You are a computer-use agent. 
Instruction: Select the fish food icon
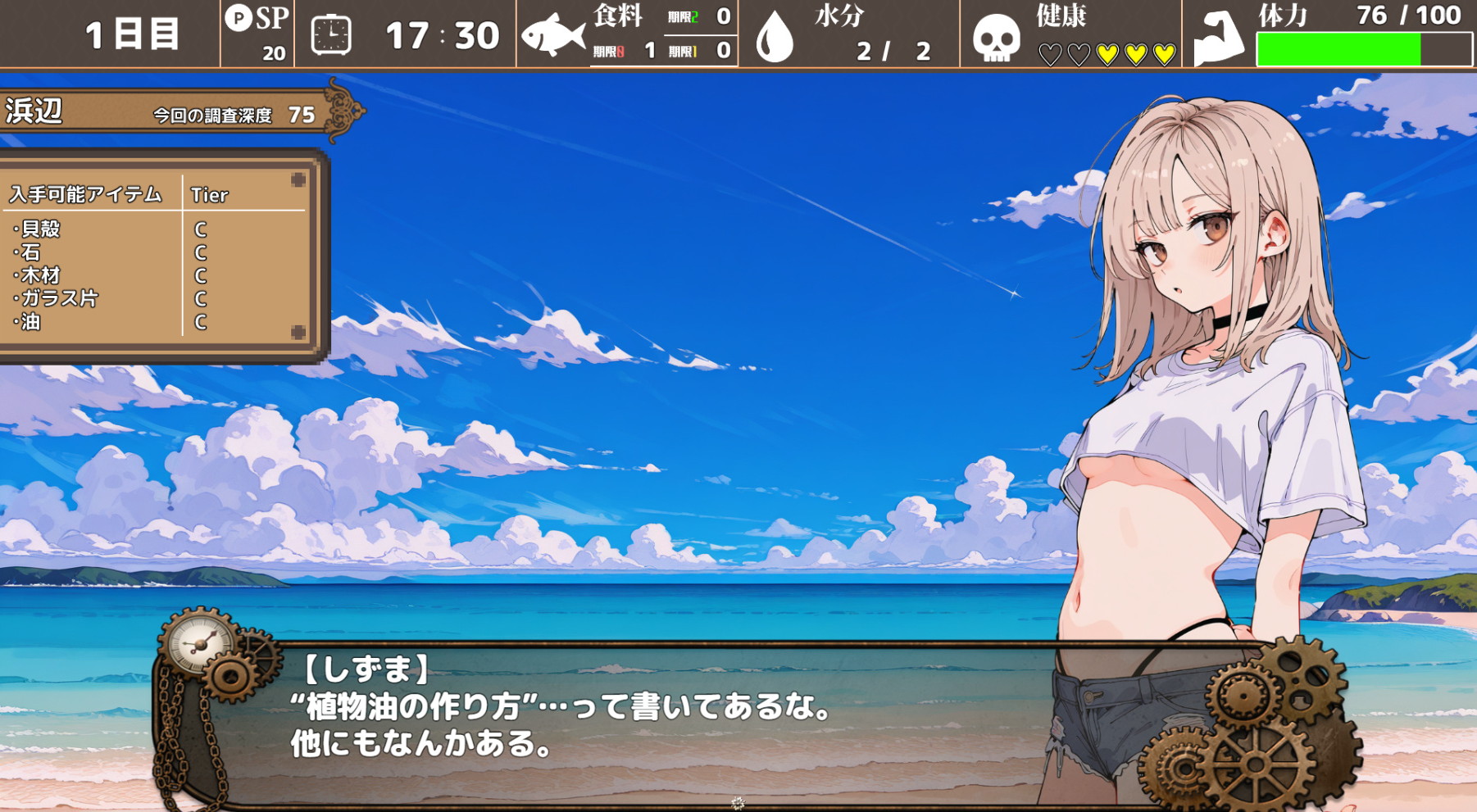(x=553, y=35)
